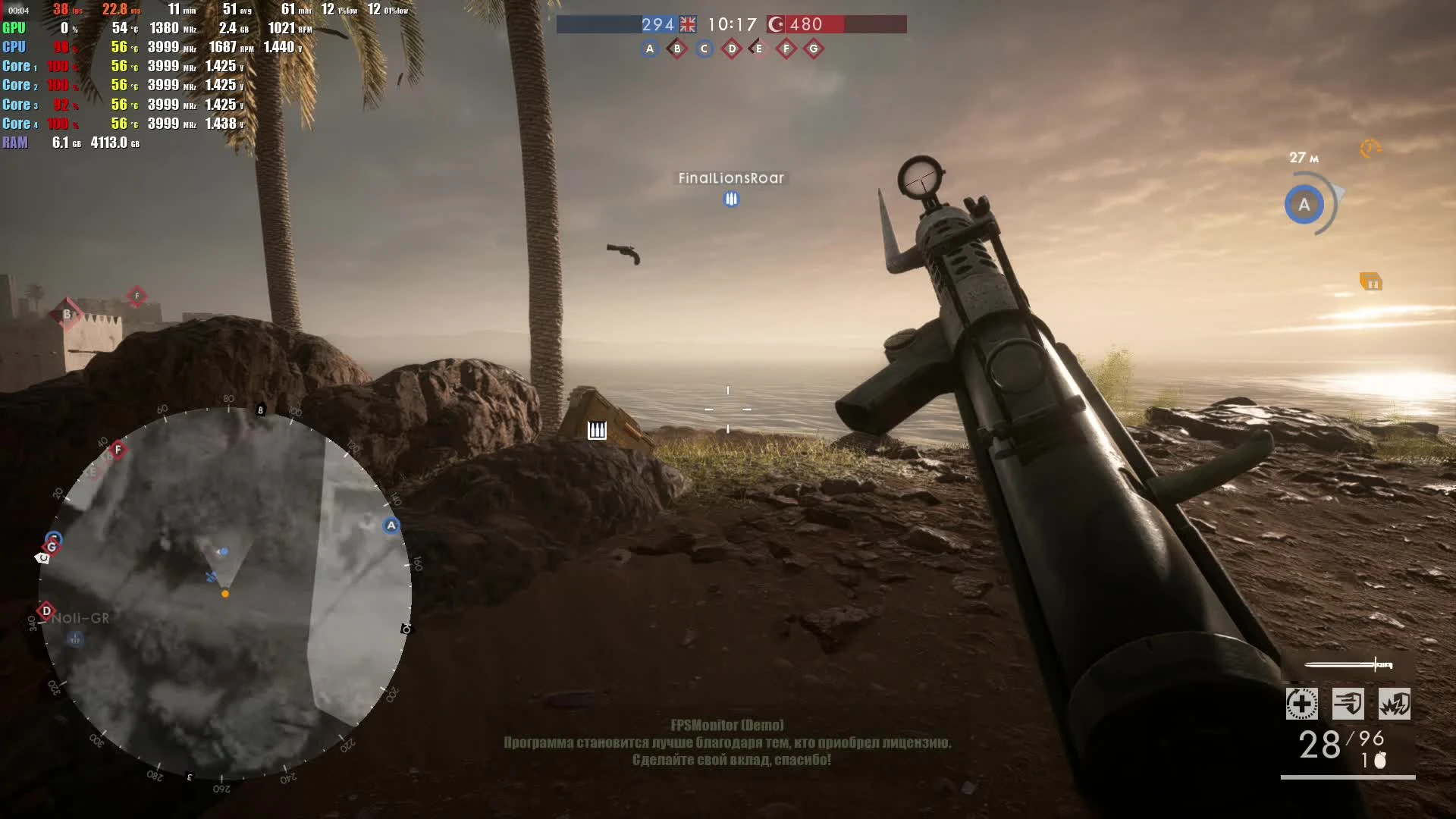Click the British Union Jack flag icon
The image size is (1456, 819).
(687, 24)
